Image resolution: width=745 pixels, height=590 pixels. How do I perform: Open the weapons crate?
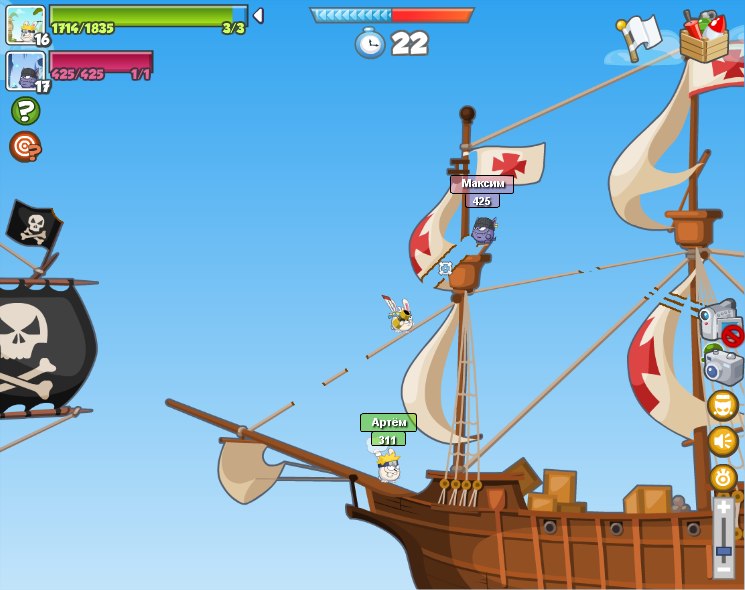tap(704, 38)
